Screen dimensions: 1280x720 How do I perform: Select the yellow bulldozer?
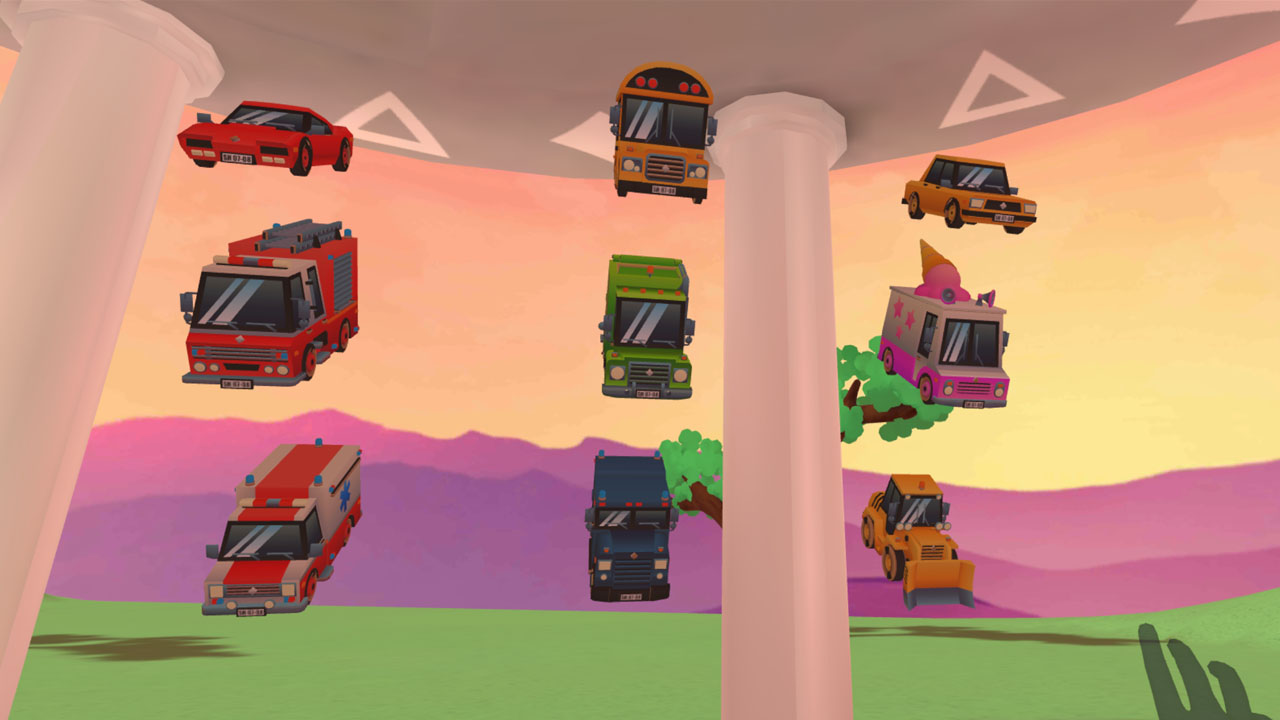915,539
